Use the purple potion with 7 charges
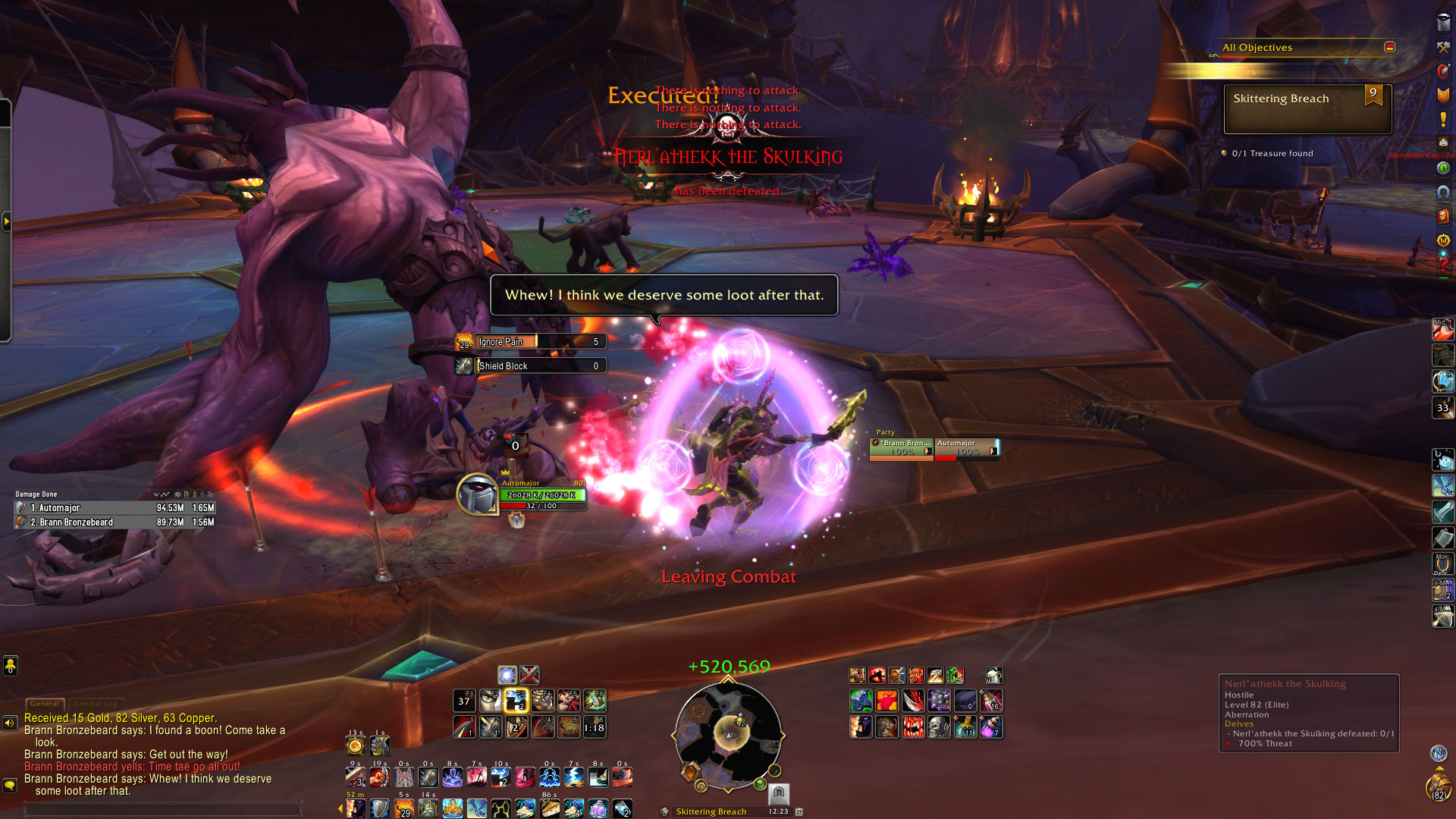 coord(991,728)
